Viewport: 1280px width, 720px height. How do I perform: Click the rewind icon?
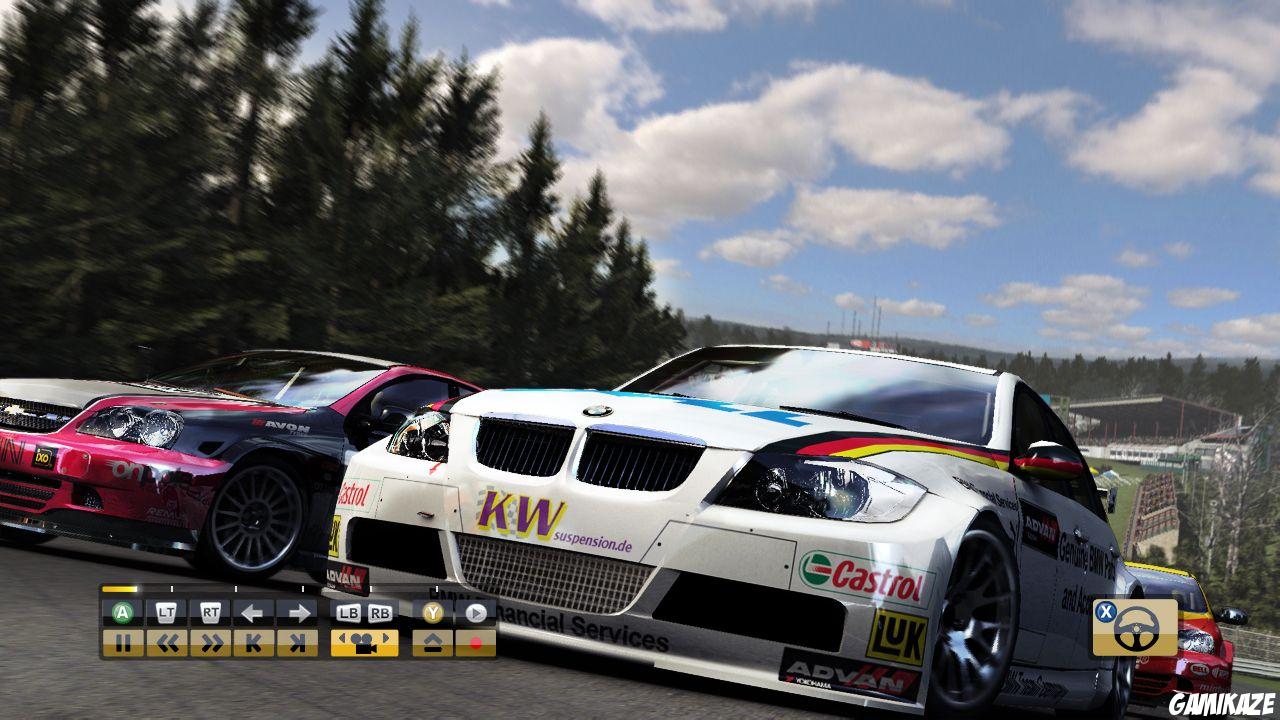170,643
